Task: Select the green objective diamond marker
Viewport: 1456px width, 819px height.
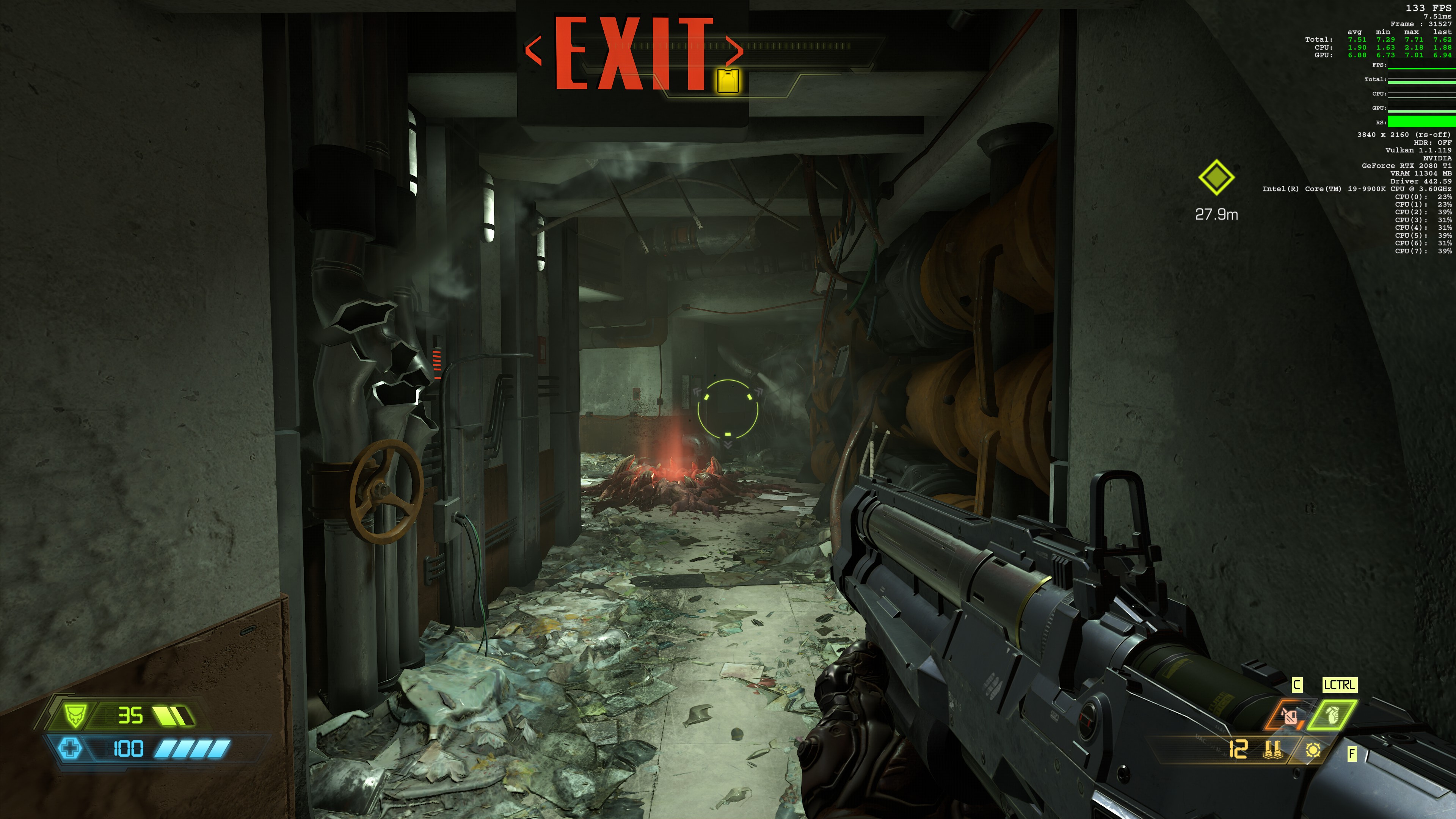Action: [x=1216, y=177]
